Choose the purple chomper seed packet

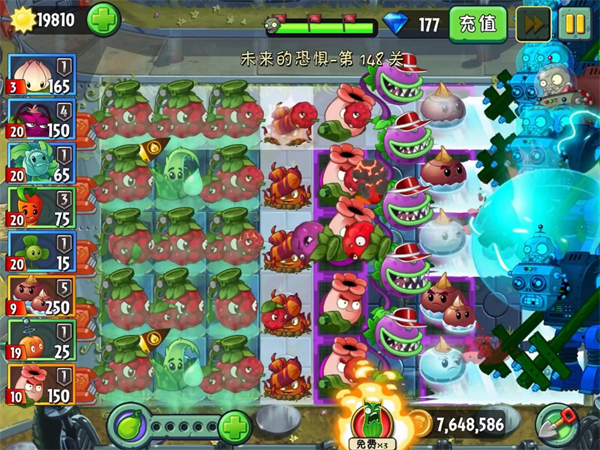click(38, 118)
